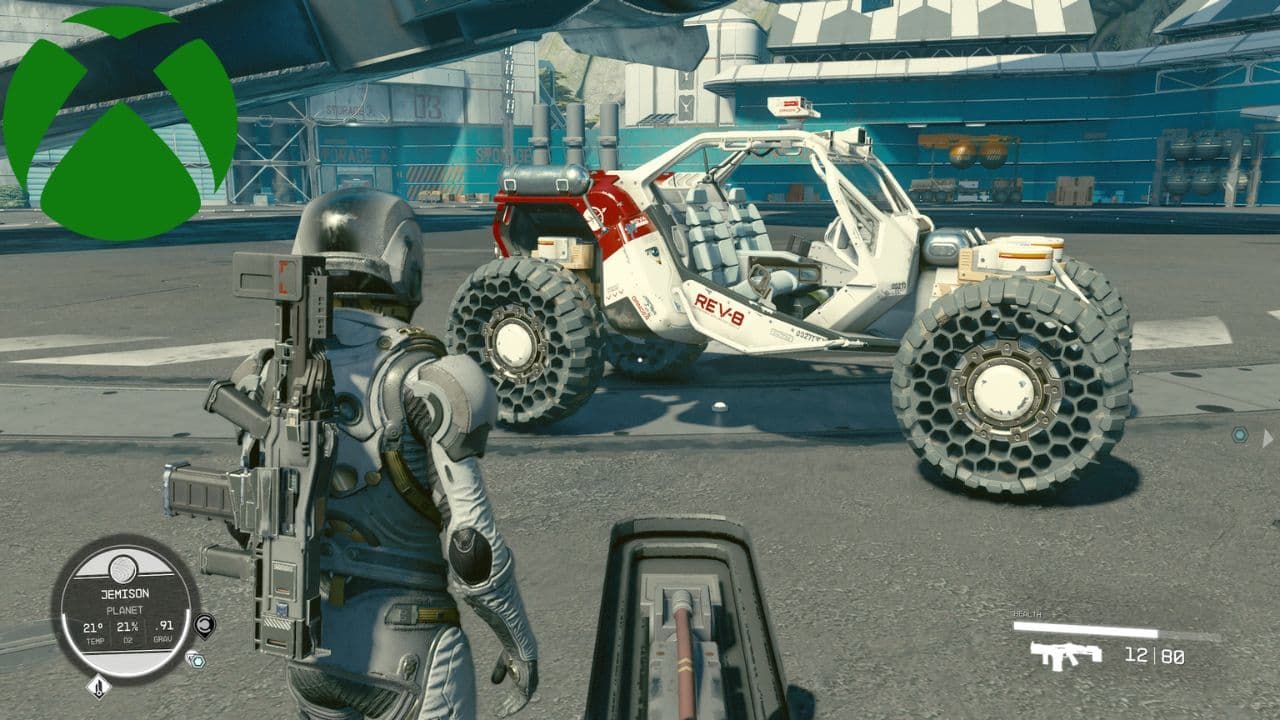Open the PLANET label under Jemison
The image size is (1280, 720).
click(x=126, y=608)
